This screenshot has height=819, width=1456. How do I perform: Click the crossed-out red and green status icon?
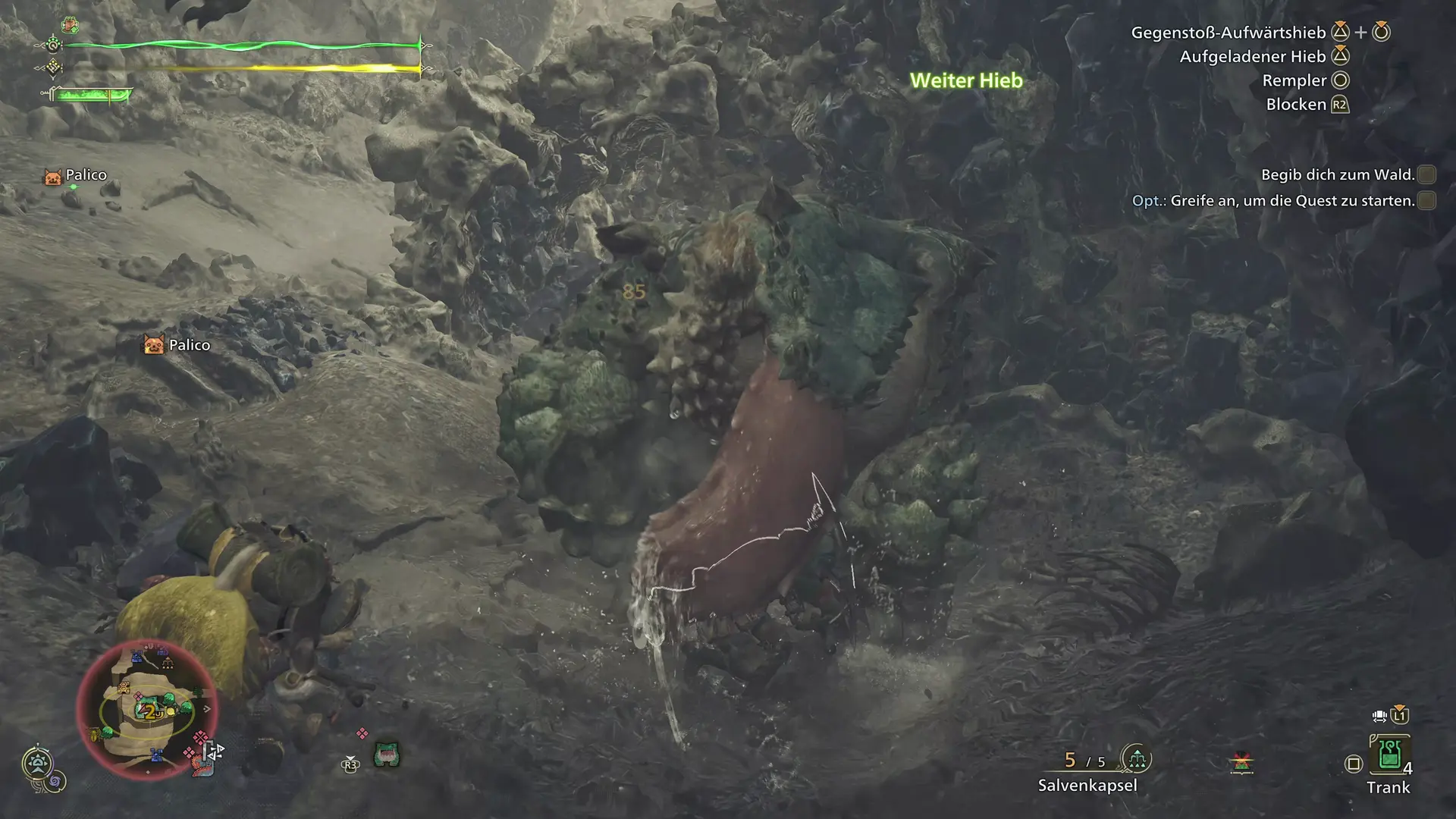pyautogui.click(x=1241, y=763)
